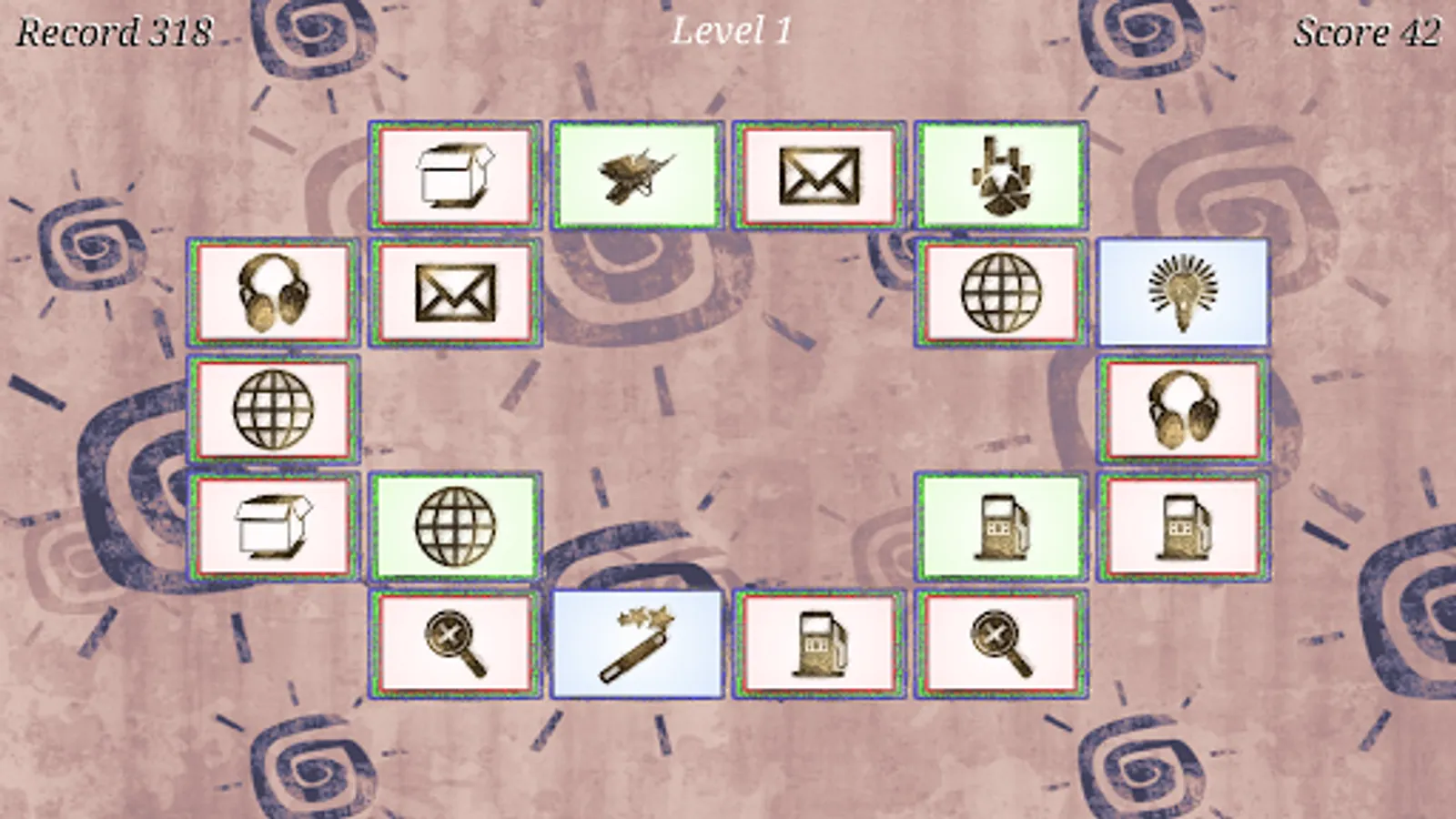This screenshot has width=1456, height=819.
Task: Flip the second envelope tile
Action: pyautogui.click(x=455, y=293)
